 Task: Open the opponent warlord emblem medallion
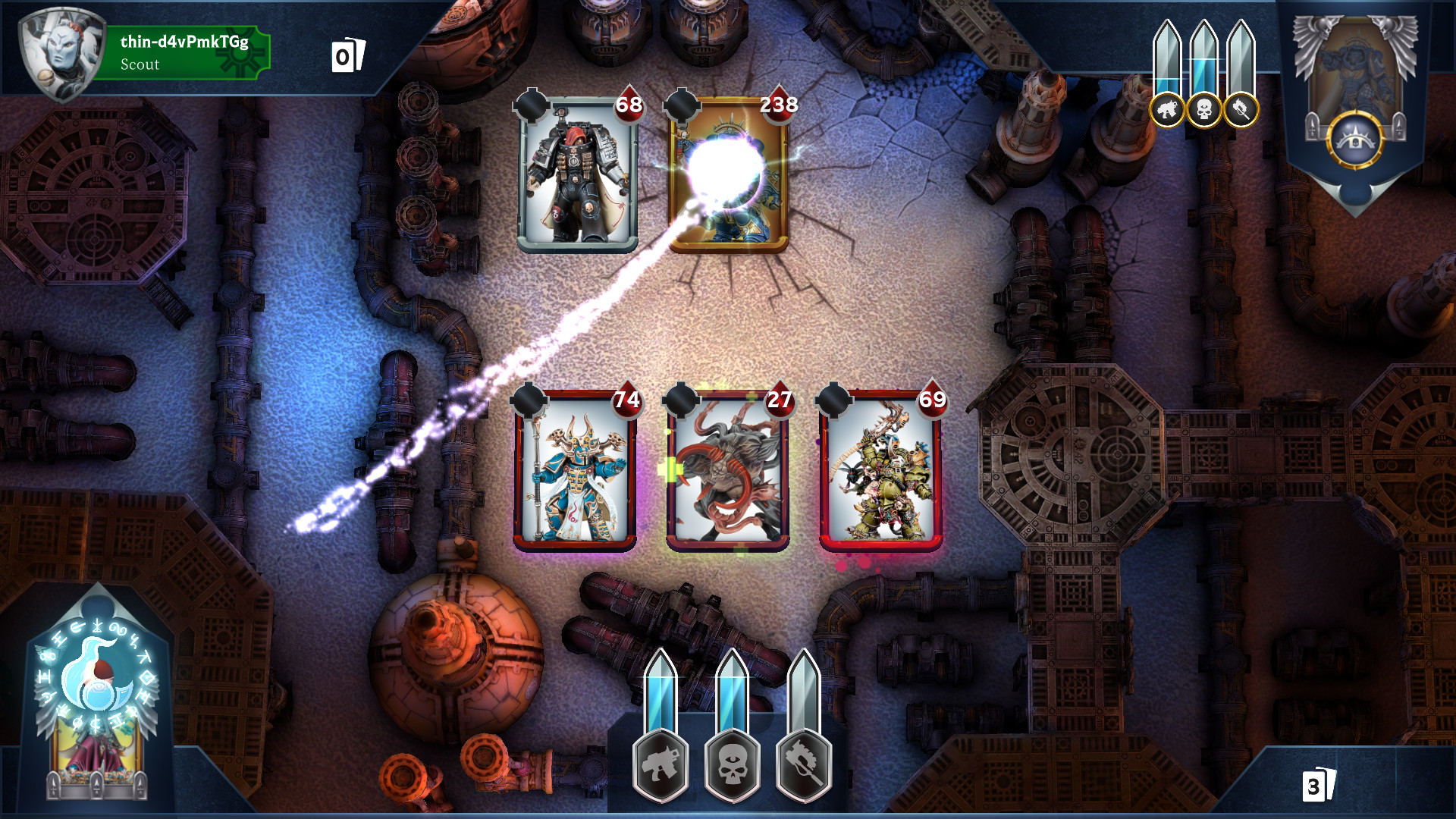(x=1354, y=137)
